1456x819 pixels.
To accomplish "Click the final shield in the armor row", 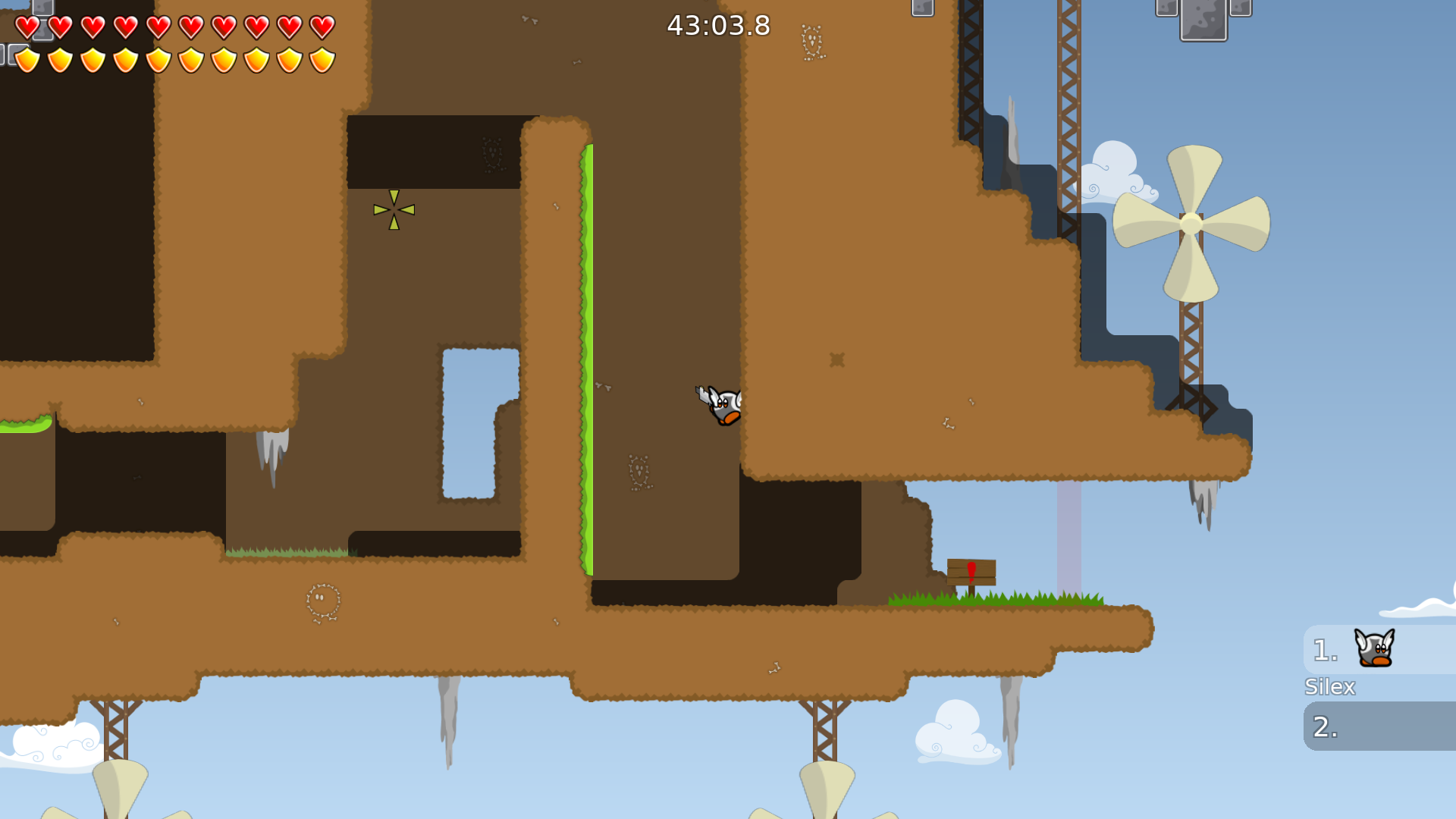I will pyautogui.click(x=321, y=59).
